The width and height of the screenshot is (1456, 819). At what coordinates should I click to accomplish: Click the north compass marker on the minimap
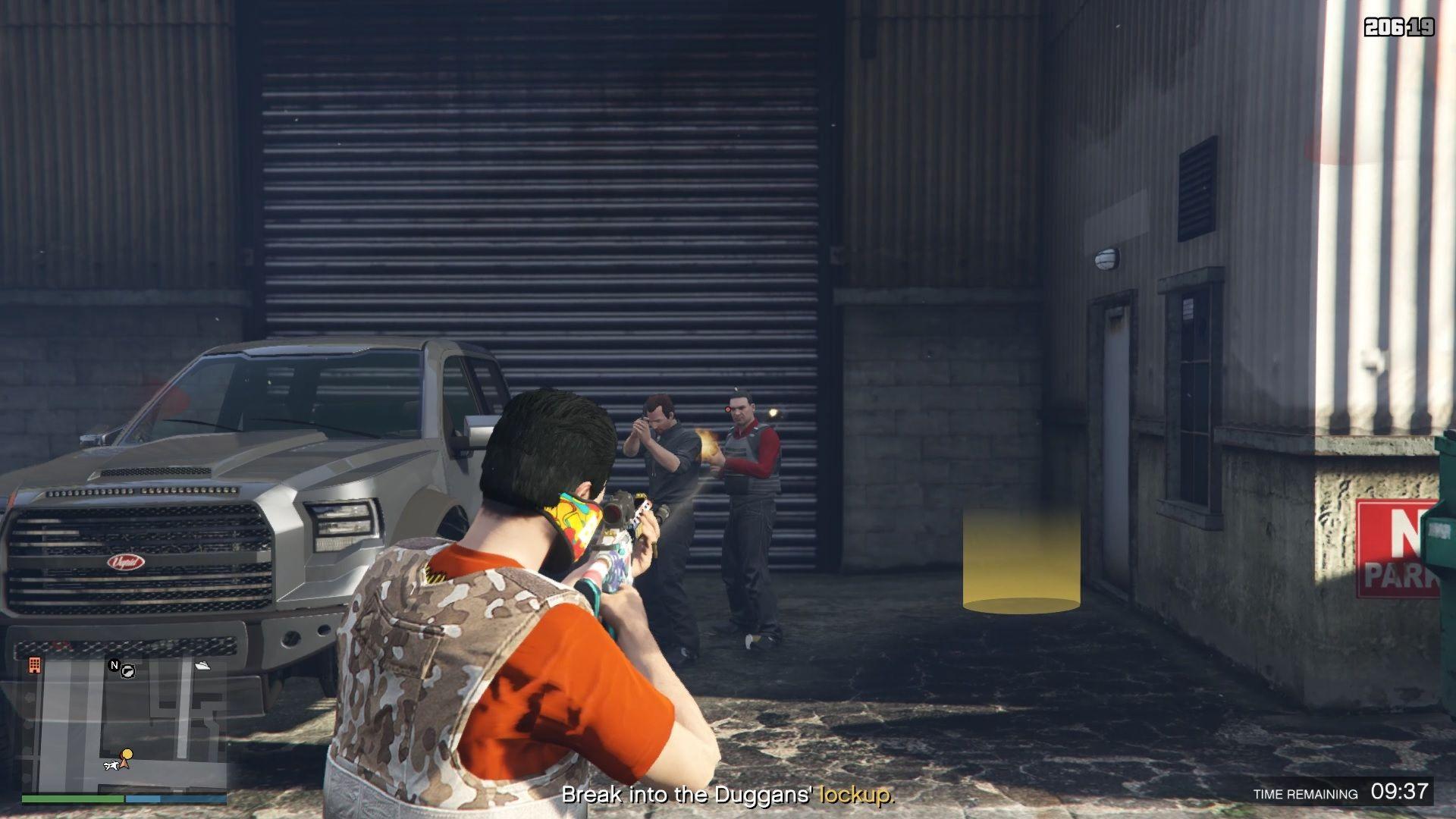(x=115, y=665)
